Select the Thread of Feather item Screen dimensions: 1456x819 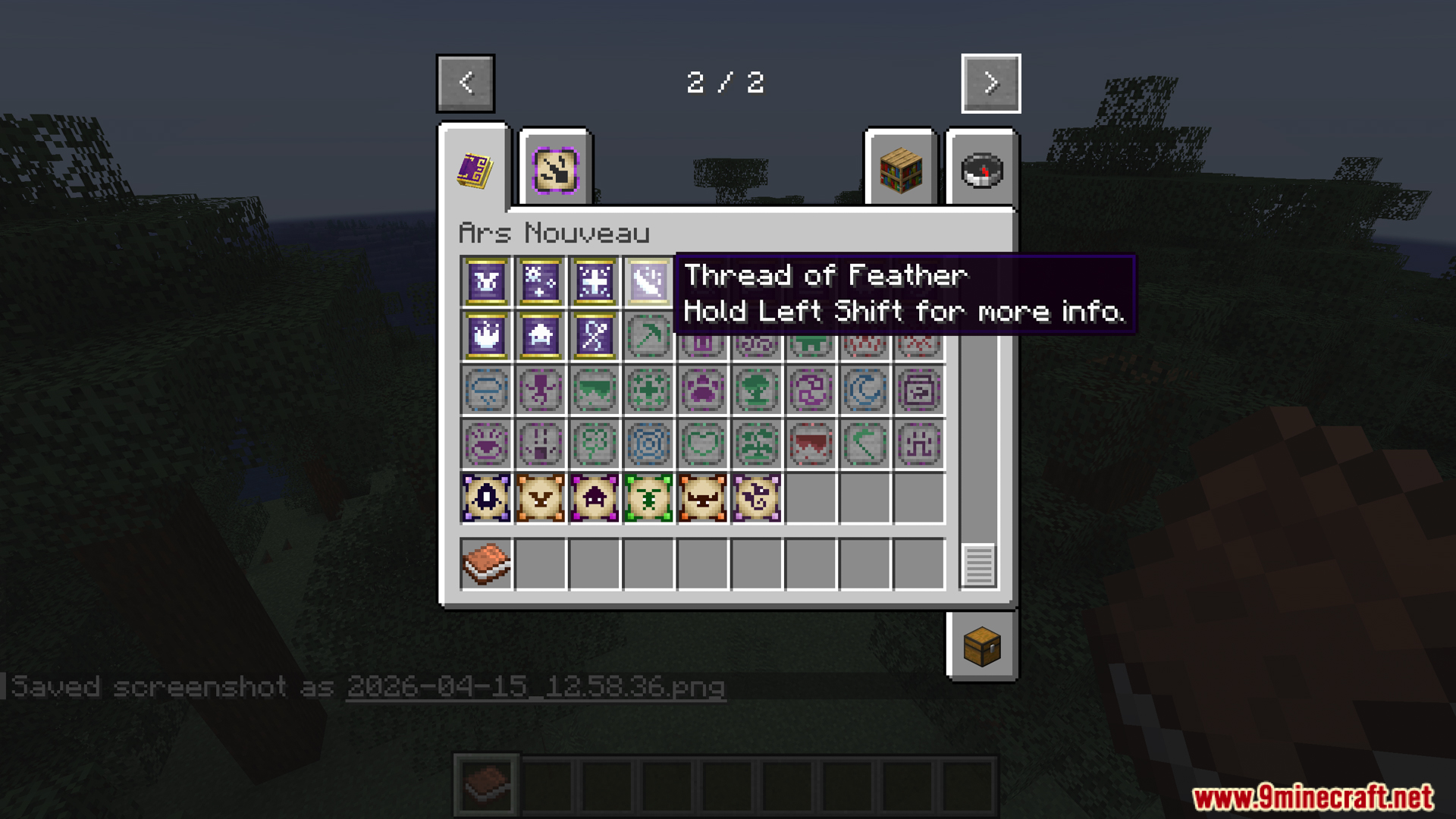click(x=648, y=281)
